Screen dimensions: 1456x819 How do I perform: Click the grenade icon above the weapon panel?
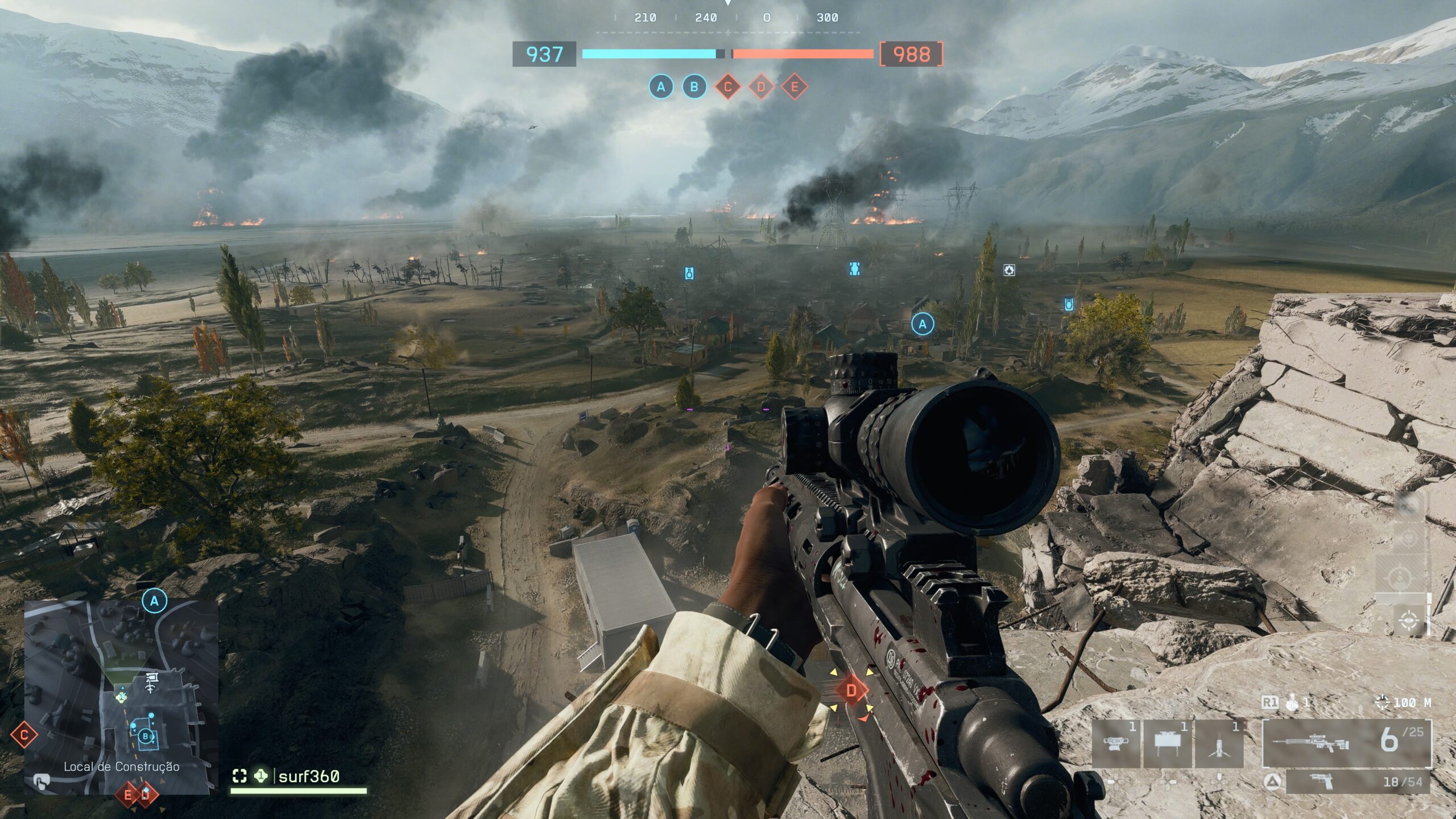[x=1293, y=704]
